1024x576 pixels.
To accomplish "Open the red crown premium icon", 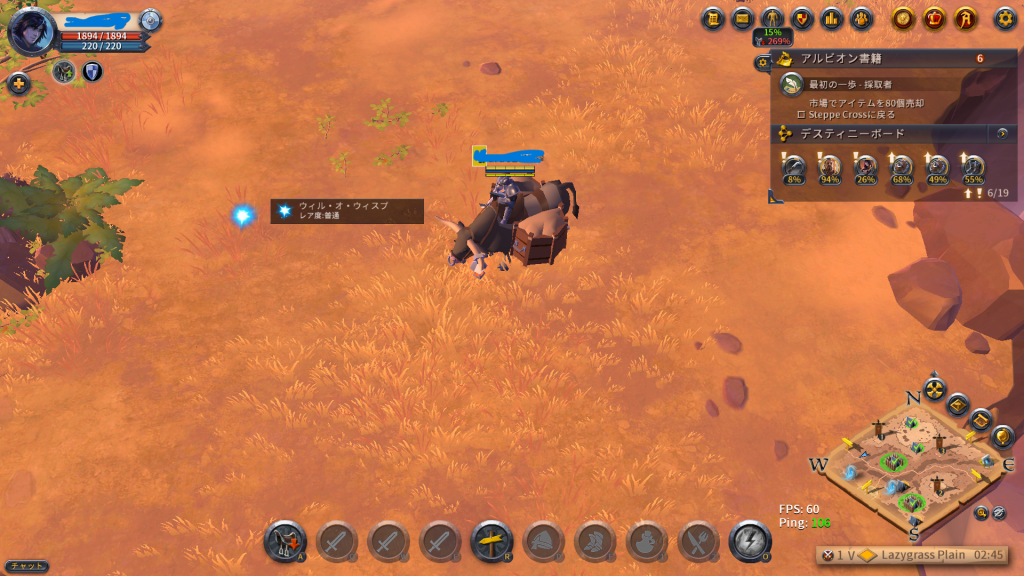I will click(x=934, y=18).
